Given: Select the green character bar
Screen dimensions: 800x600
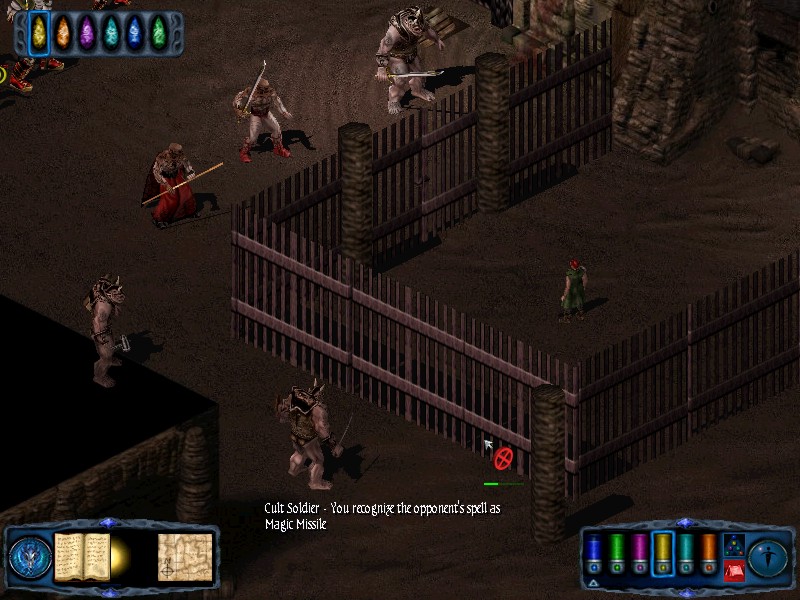Looking at the screenshot, I should [617, 553].
